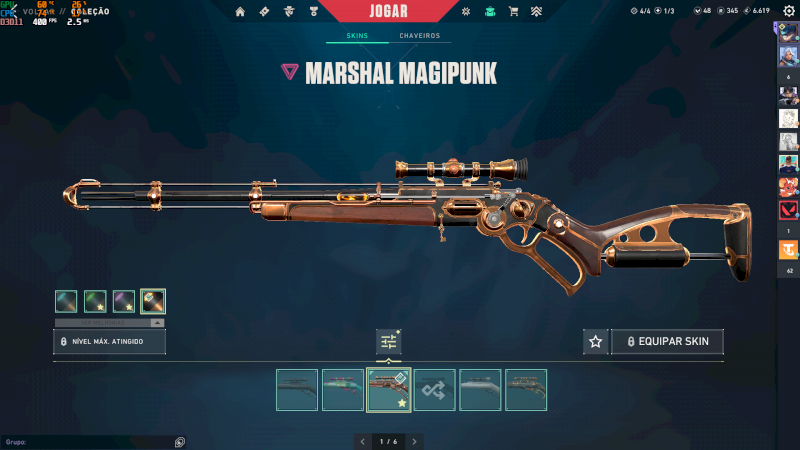Select the Skins tab
This screenshot has width=800, height=450.
click(x=357, y=36)
